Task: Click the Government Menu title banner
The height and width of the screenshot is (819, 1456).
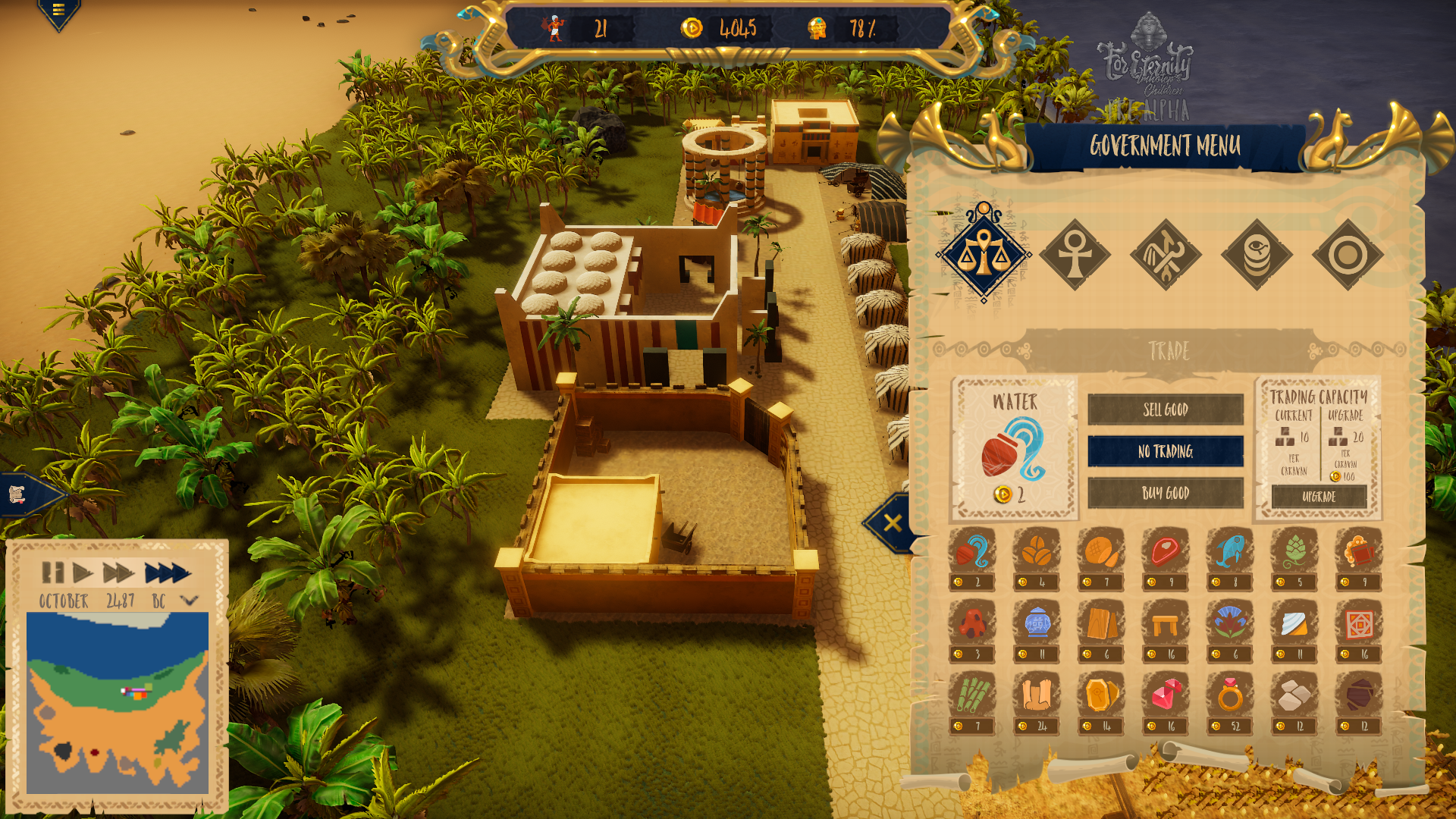Action: click(1166, 144)
